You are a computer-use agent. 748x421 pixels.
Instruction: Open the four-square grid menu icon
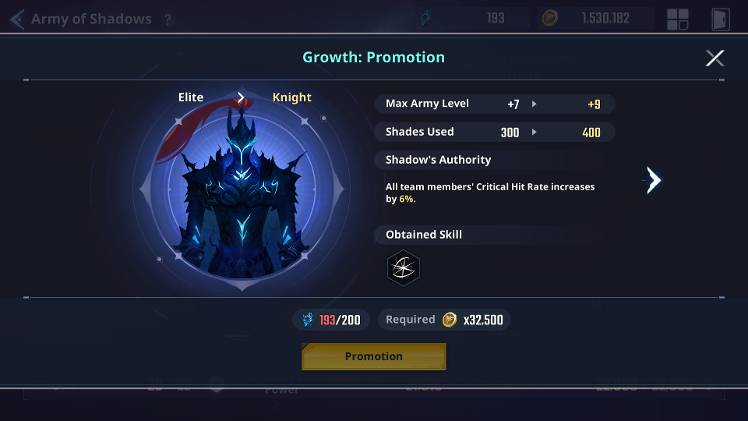(x=678, y=19)
